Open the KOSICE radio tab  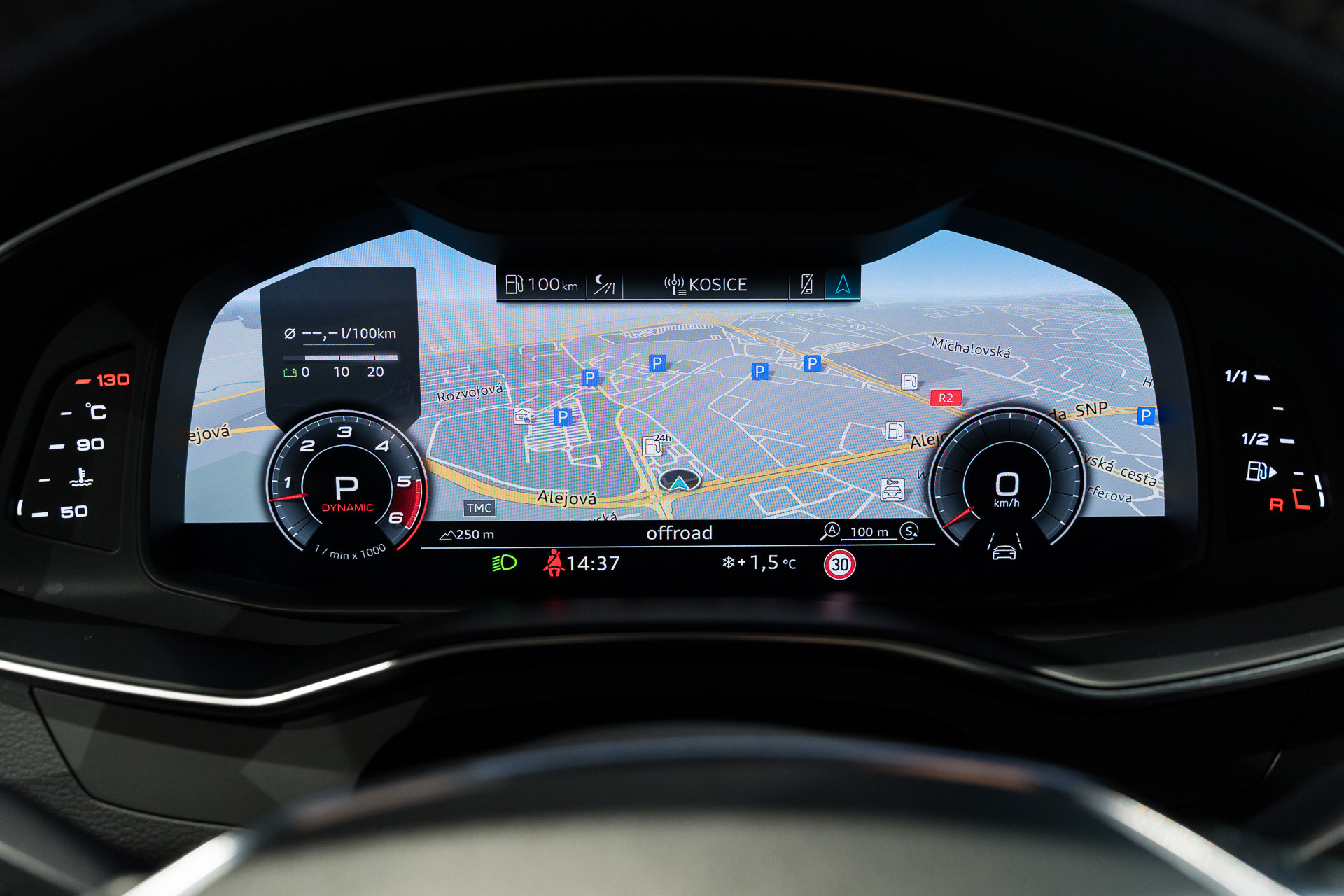pyautogui.click(x=706, y=284)
